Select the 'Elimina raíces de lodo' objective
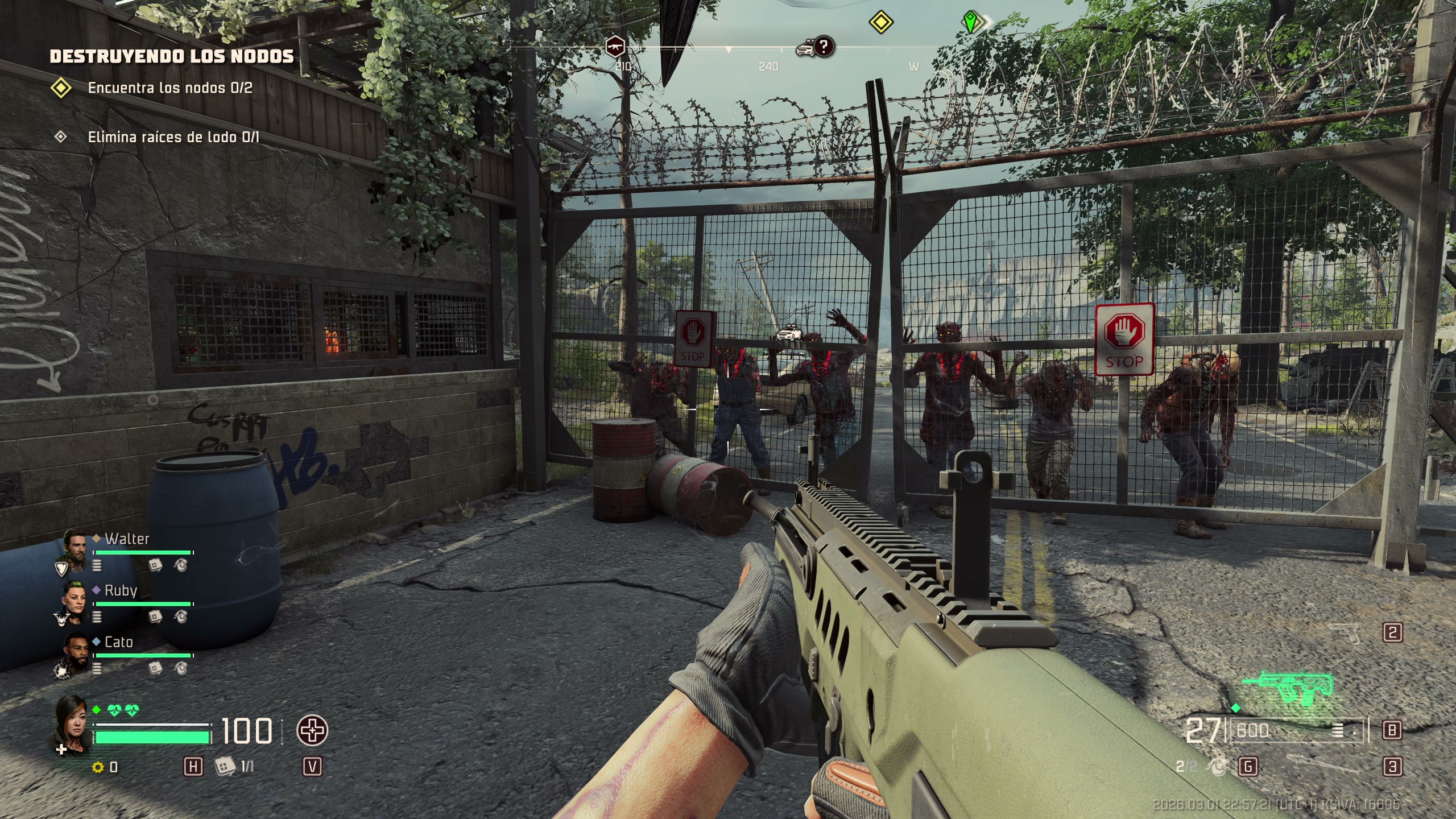Screen dimensions: 1456x819 tap(173, 137)
